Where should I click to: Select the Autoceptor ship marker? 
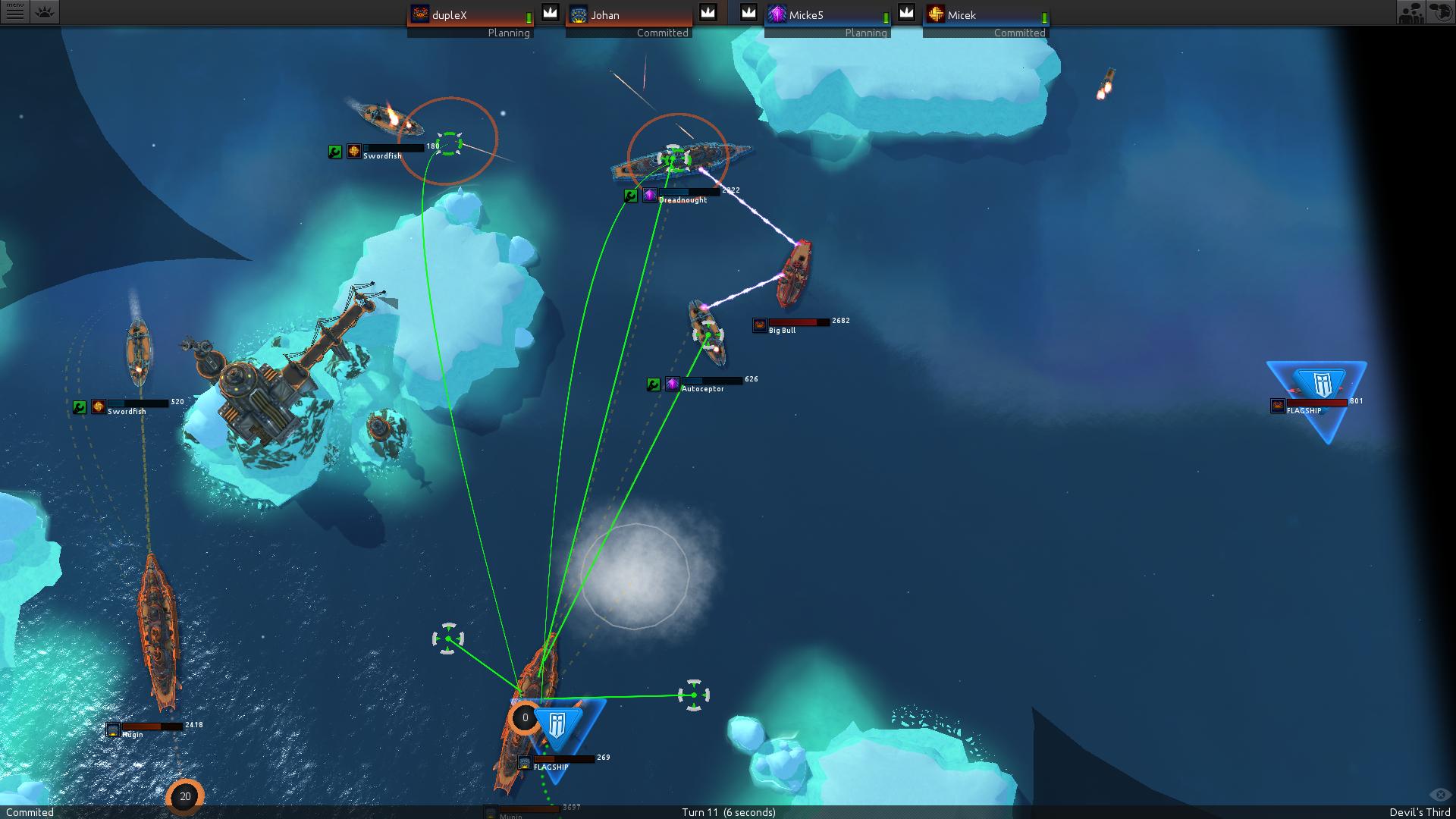tap(702, 388)
